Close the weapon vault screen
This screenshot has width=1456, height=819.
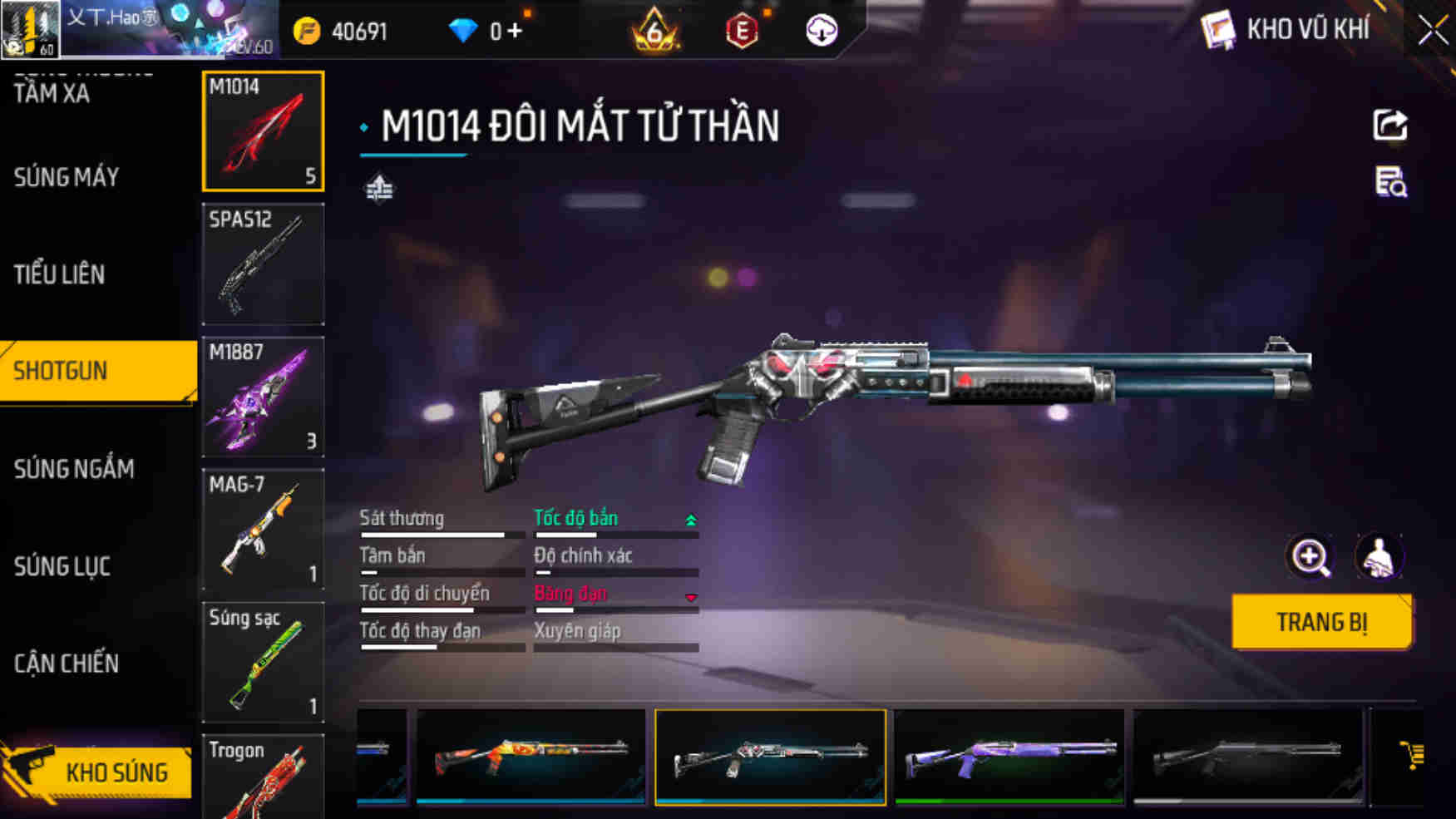coord(1433,31)
